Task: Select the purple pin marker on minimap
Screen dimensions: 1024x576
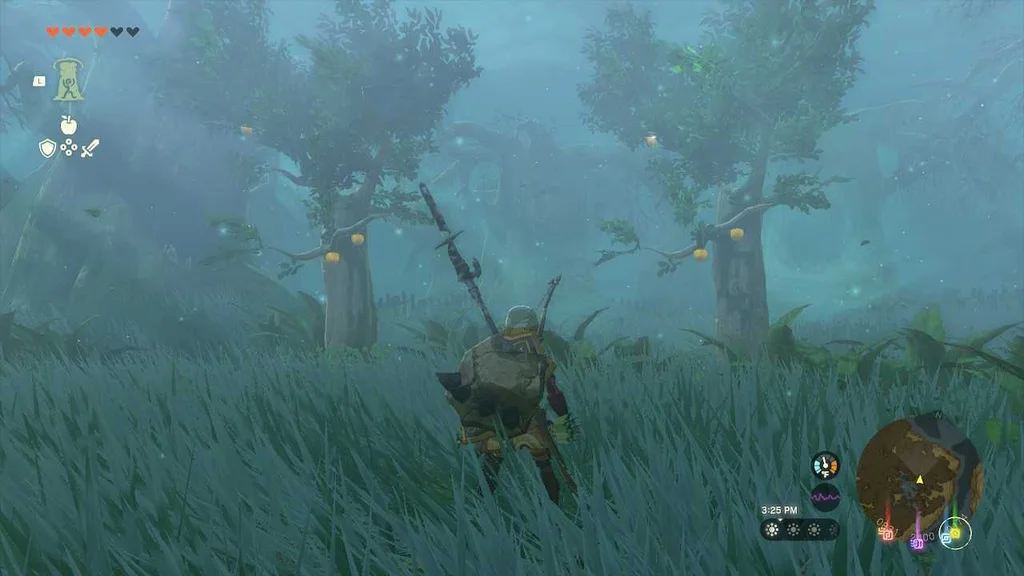Action: (x=917, y=543)
